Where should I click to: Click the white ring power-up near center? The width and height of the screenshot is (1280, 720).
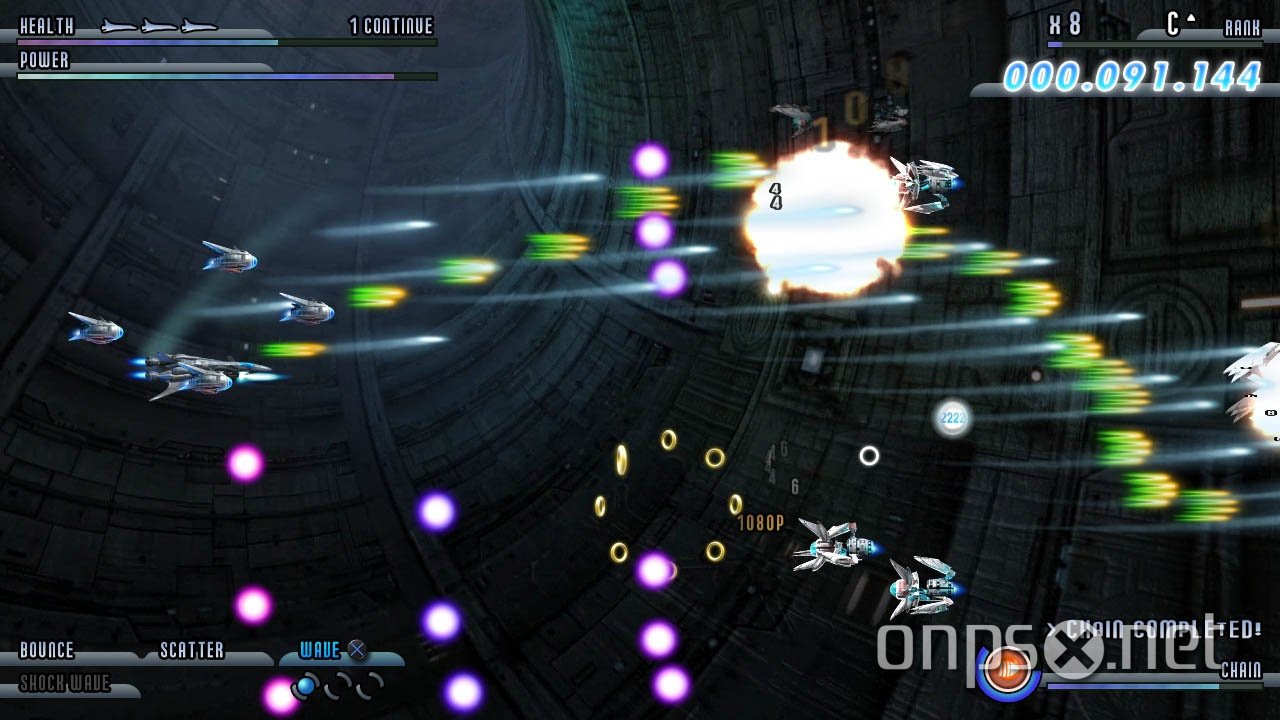point(869,457)
